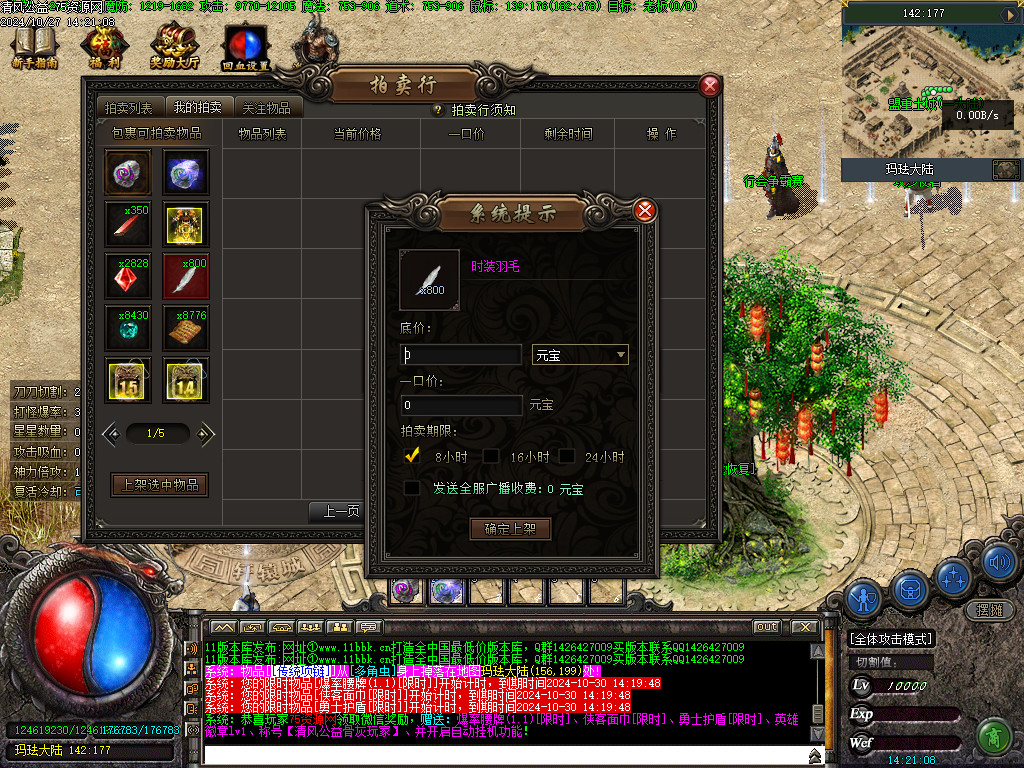Select the red gem x2828 item slot

point(129,277)
